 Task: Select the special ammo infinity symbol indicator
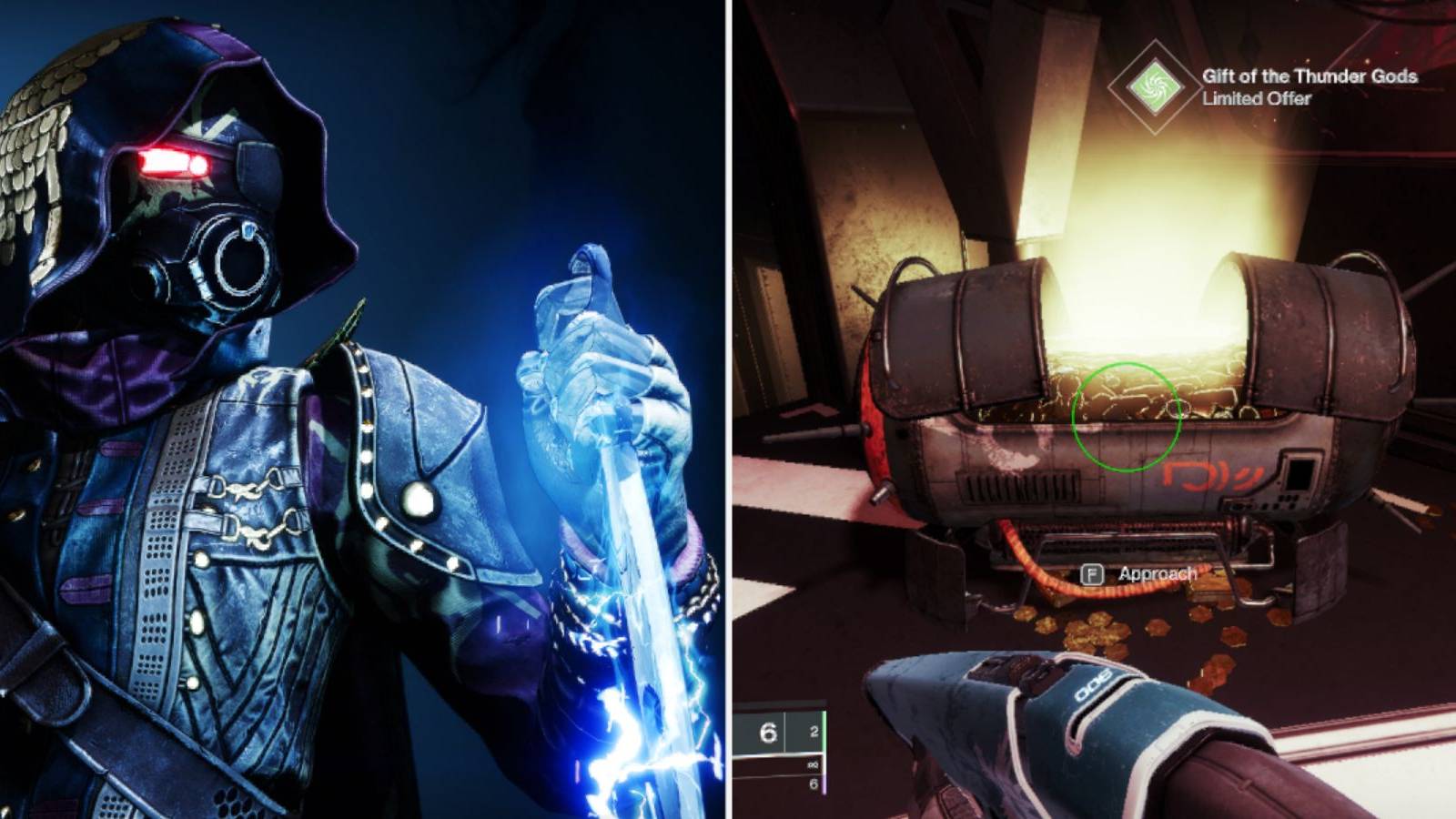[813, 764]
